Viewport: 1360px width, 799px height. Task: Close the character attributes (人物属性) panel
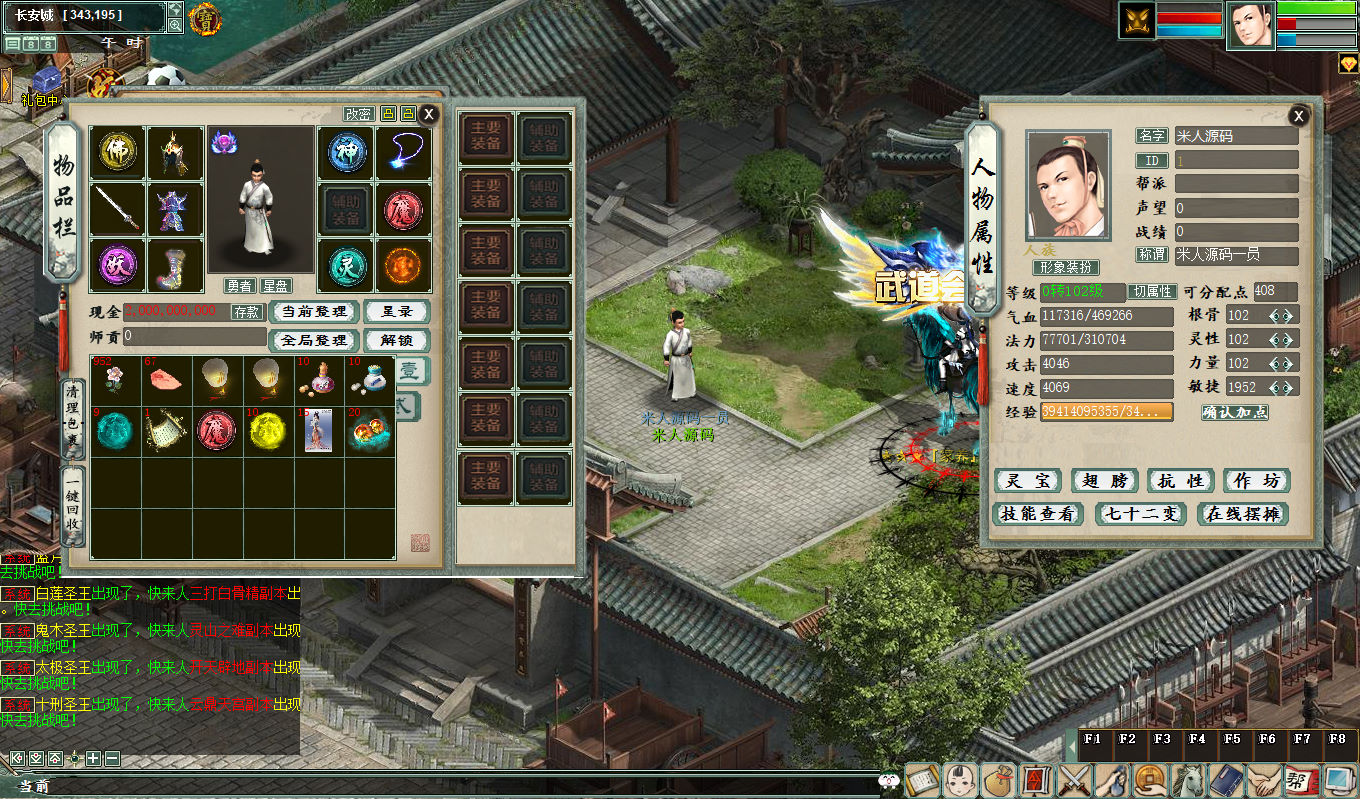click(x=1298, y=116)
